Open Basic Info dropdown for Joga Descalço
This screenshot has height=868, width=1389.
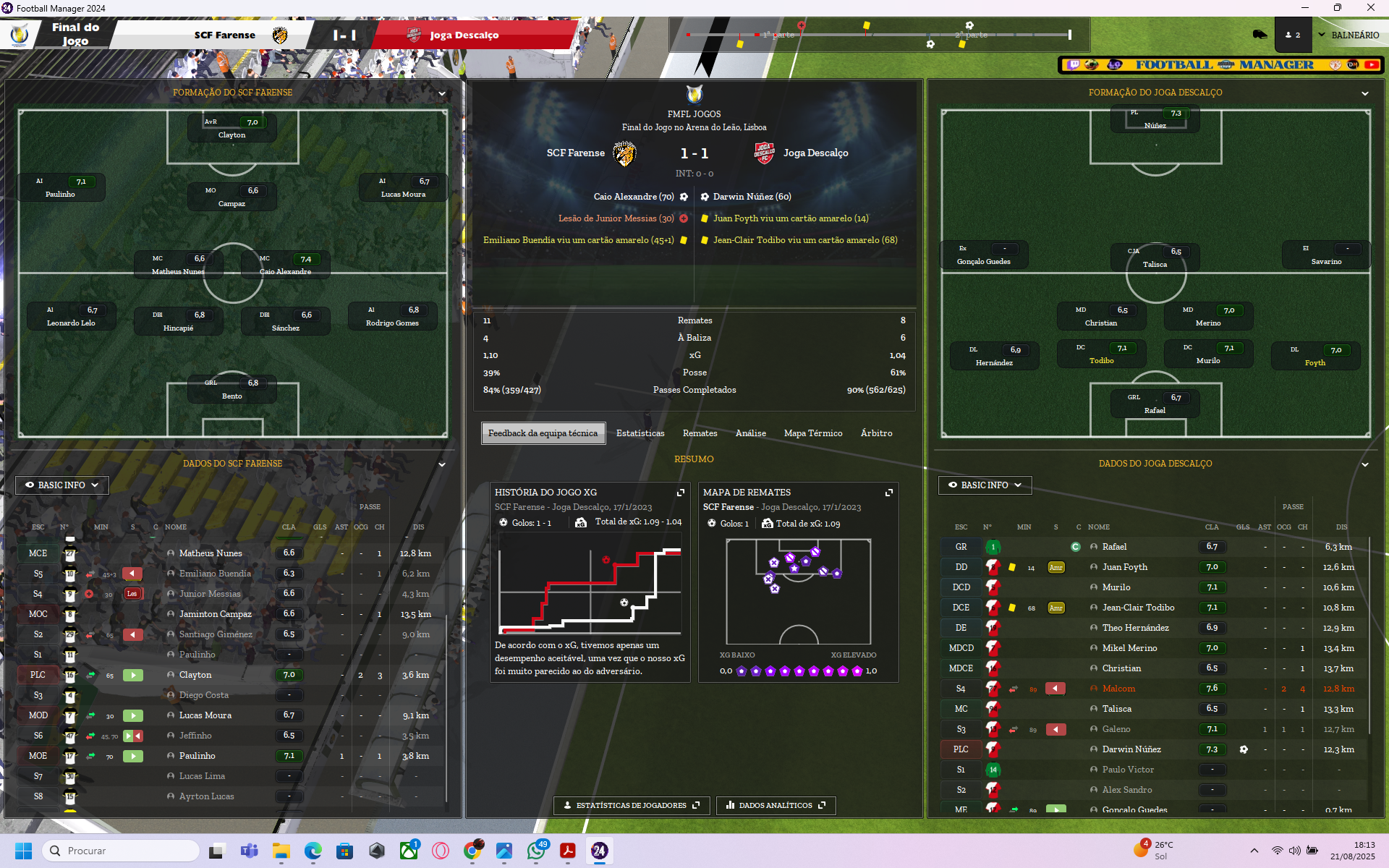tap(985, 485)
